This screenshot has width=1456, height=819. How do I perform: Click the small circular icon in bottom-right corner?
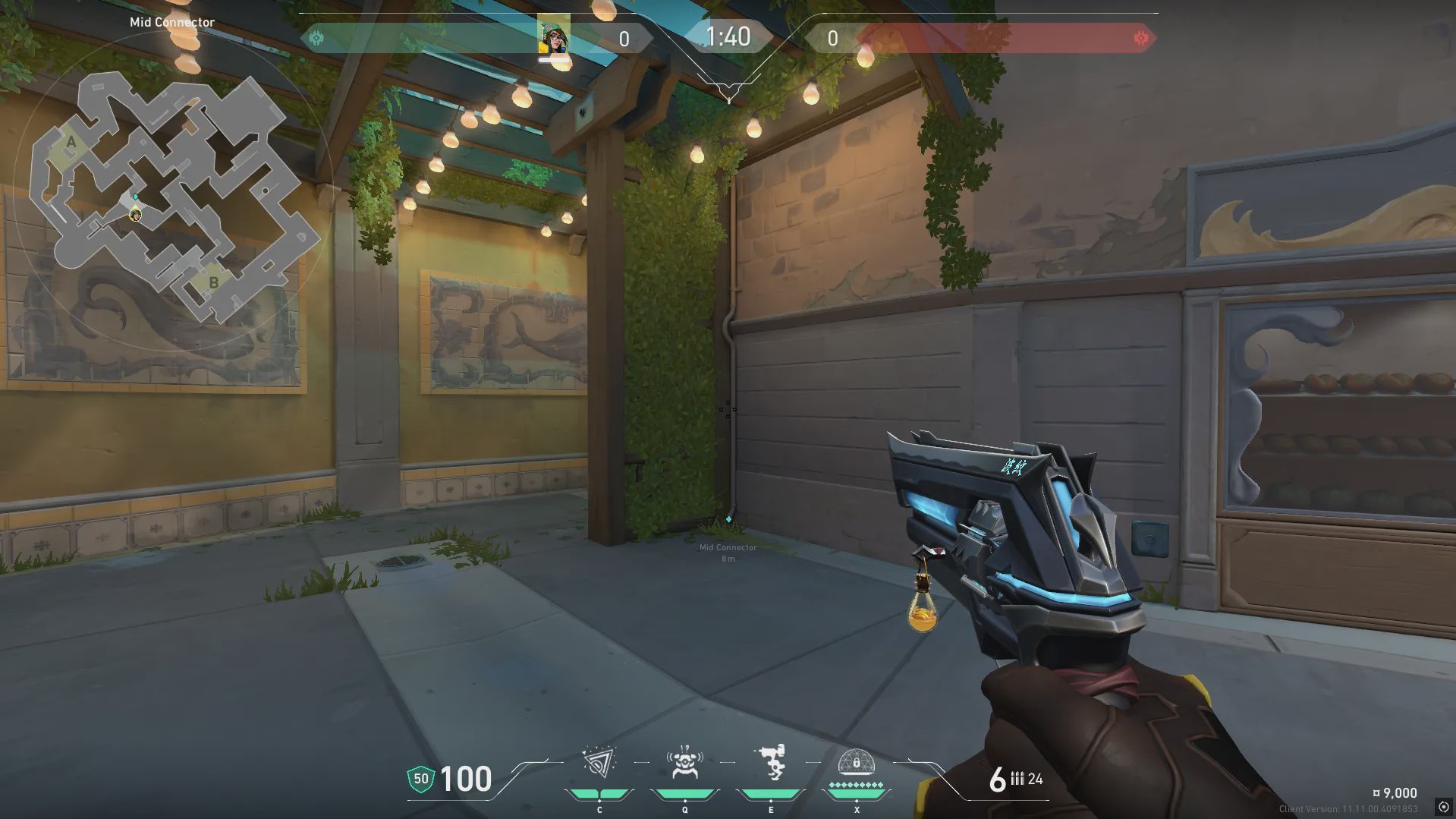(1443, 807)
